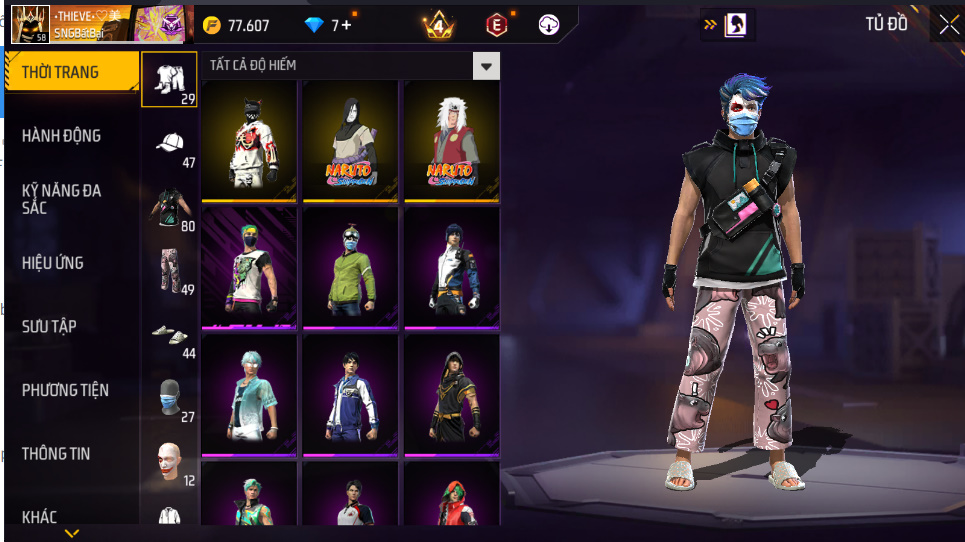Choose the Jiraiya Naruto outfit
This screenshot has width=965, height=542.
coord(452,138)
